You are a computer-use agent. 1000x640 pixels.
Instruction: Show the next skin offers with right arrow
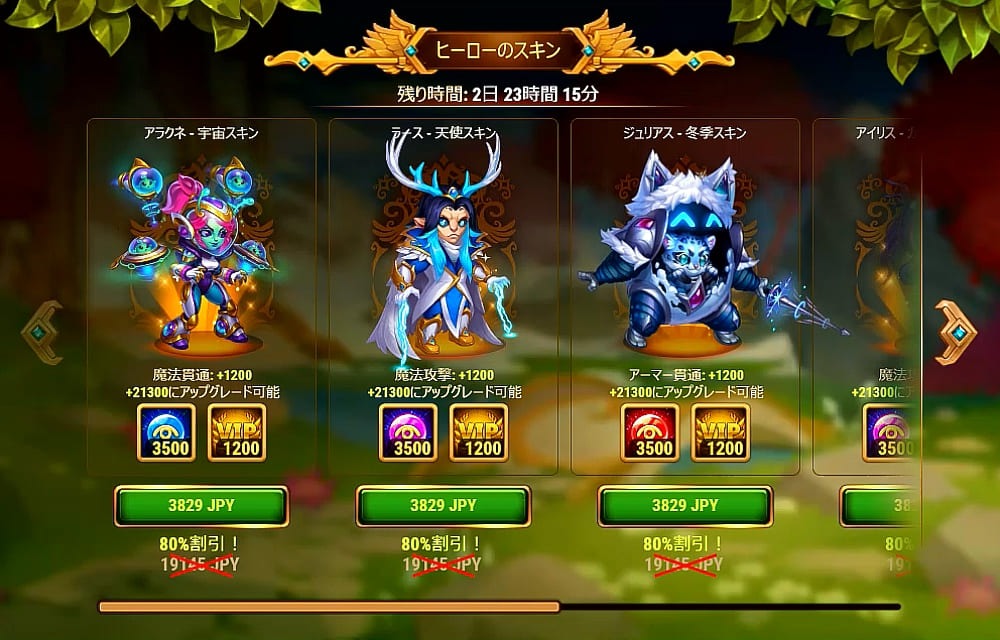coord(955,332)
